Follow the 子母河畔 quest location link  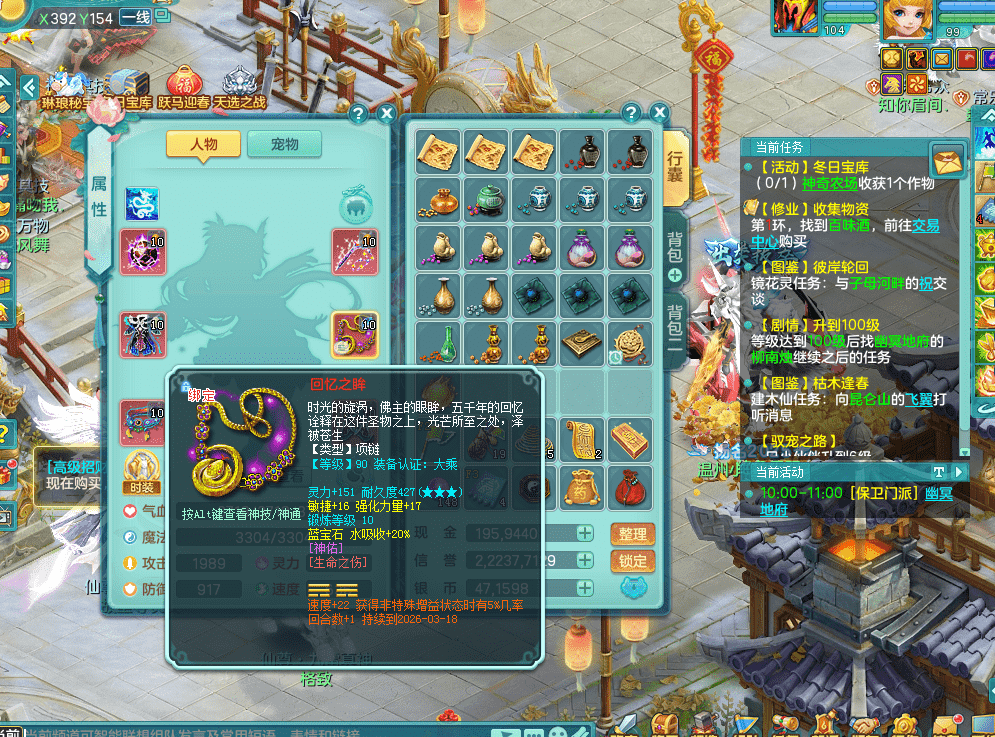[876, 284]
